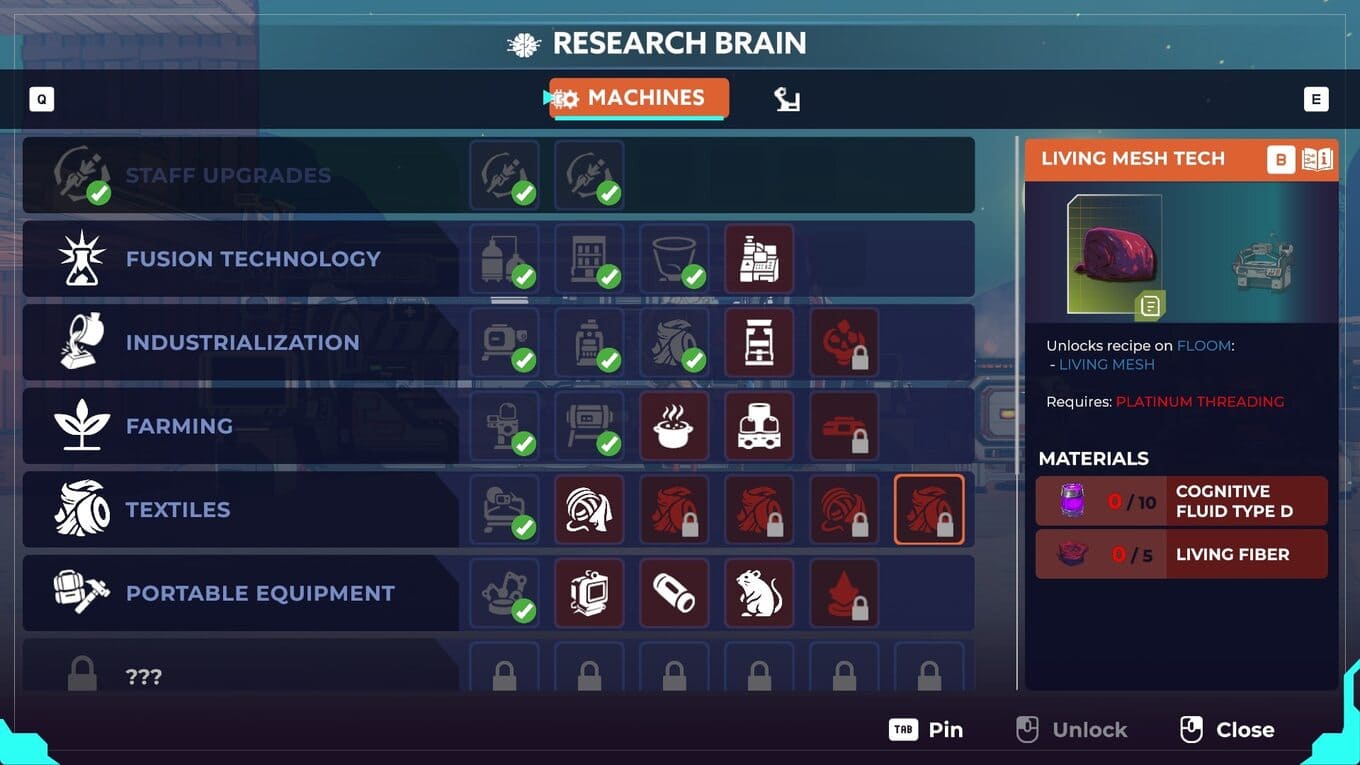1360x765 pixels.
Task: Click the Unlock button
Action: (1072, 730)
